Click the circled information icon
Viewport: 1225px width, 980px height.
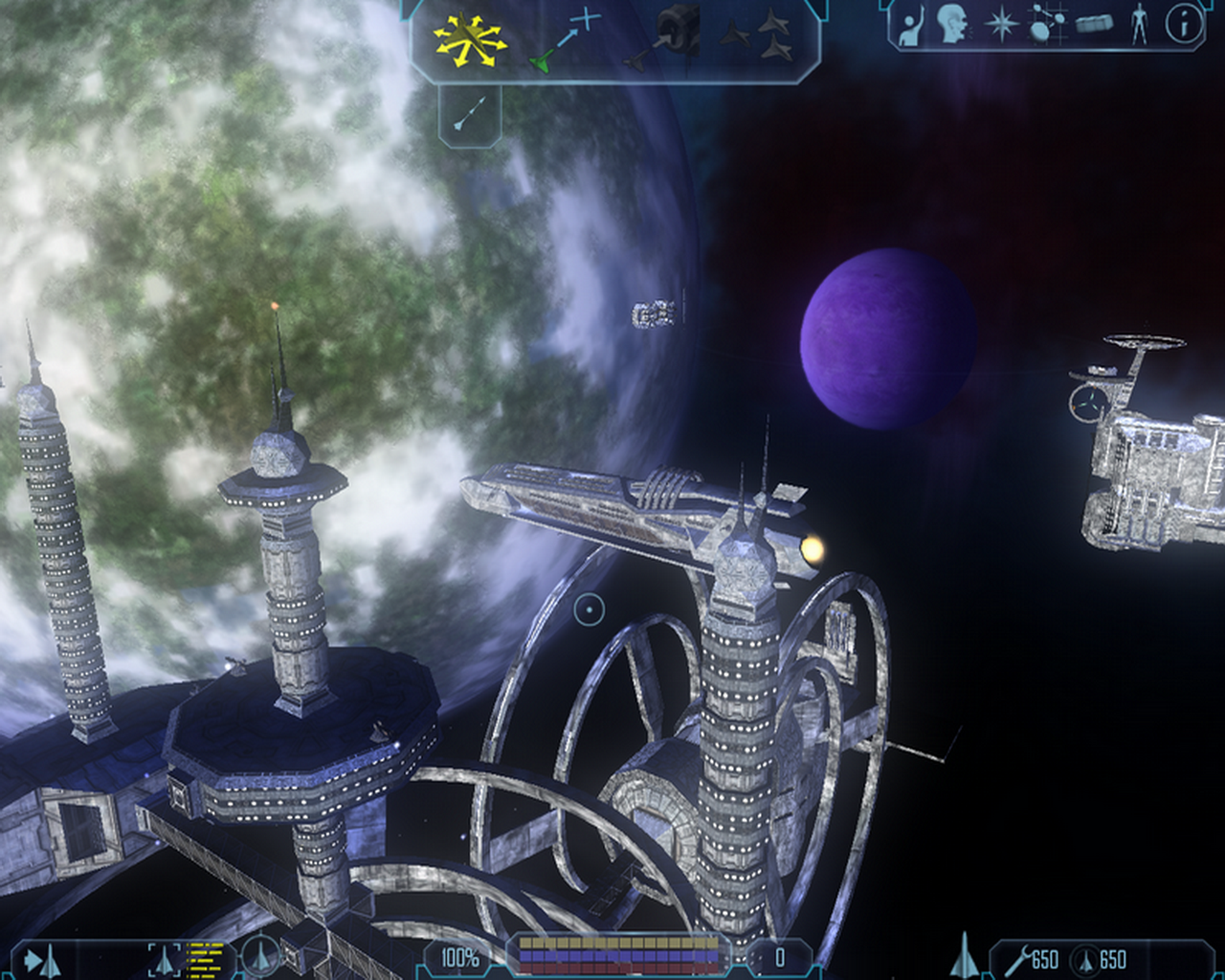point(1183,25)
